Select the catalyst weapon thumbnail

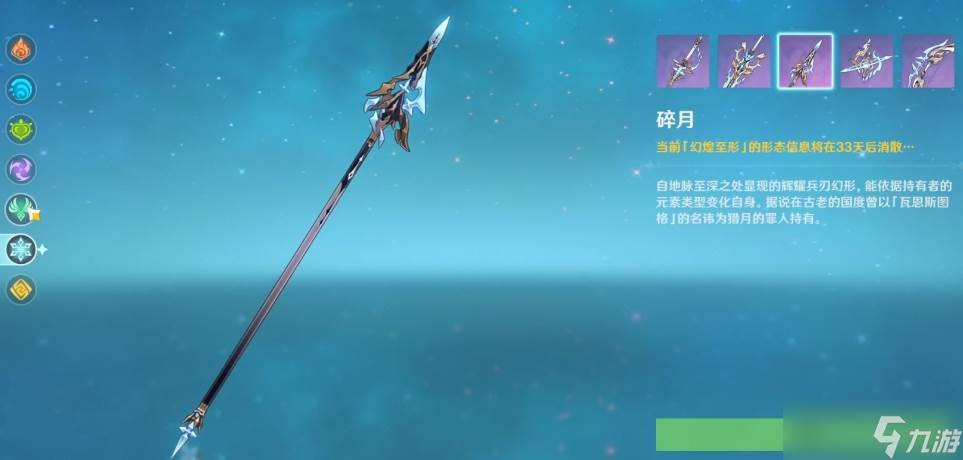[x=866, y=62]
